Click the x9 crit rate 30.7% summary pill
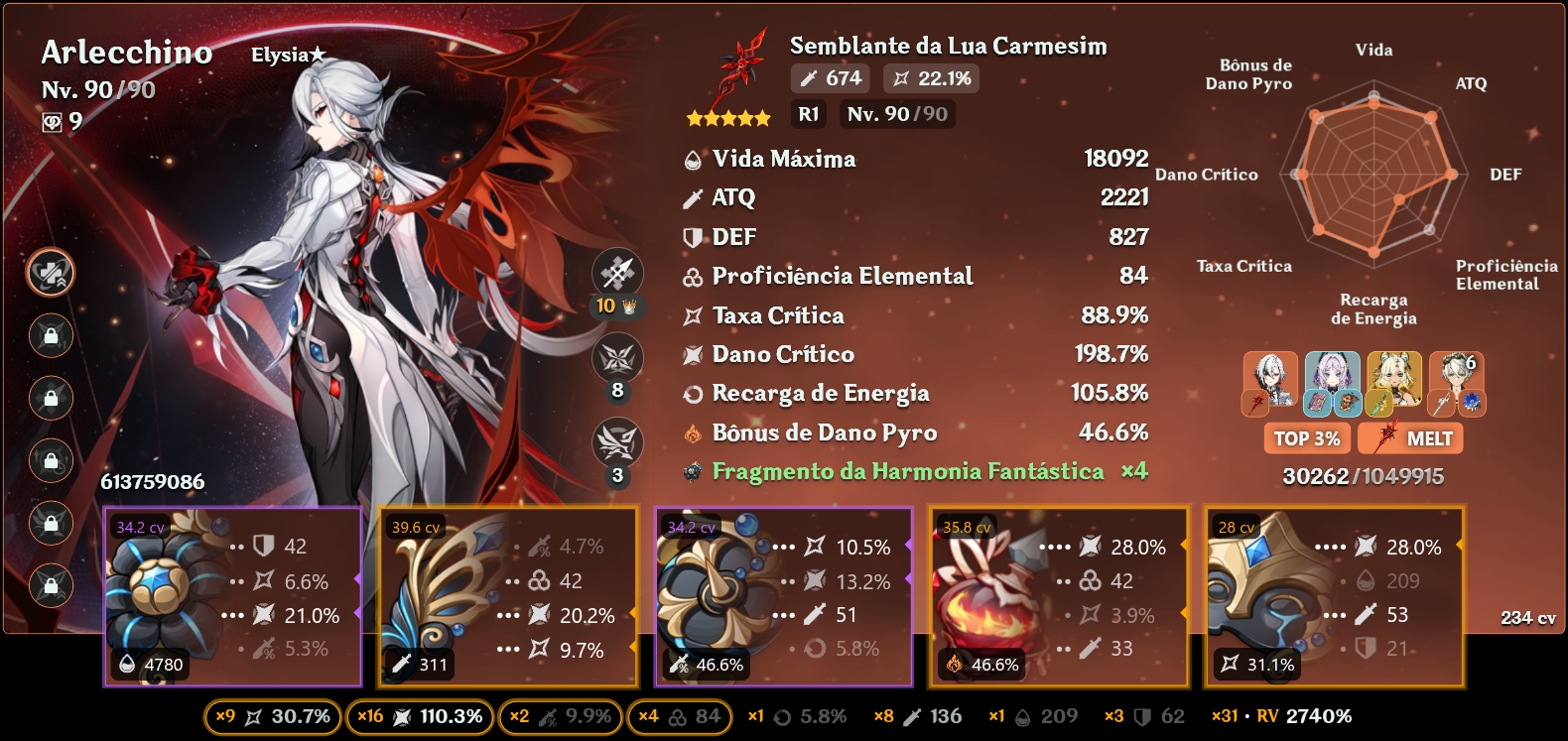Viewport: 1568px width, 741px height. 272,716
